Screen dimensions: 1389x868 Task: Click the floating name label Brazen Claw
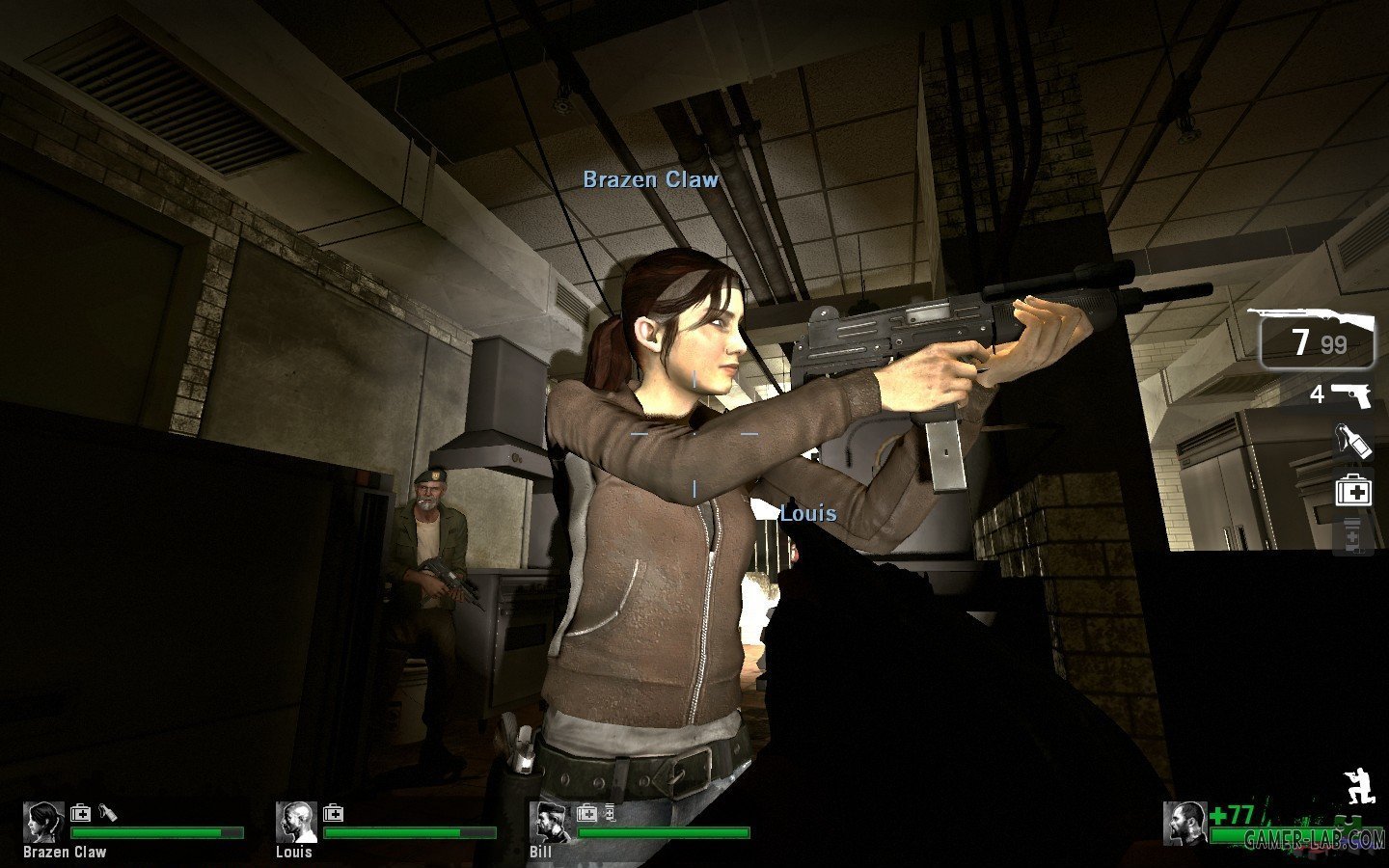[650, 178]
